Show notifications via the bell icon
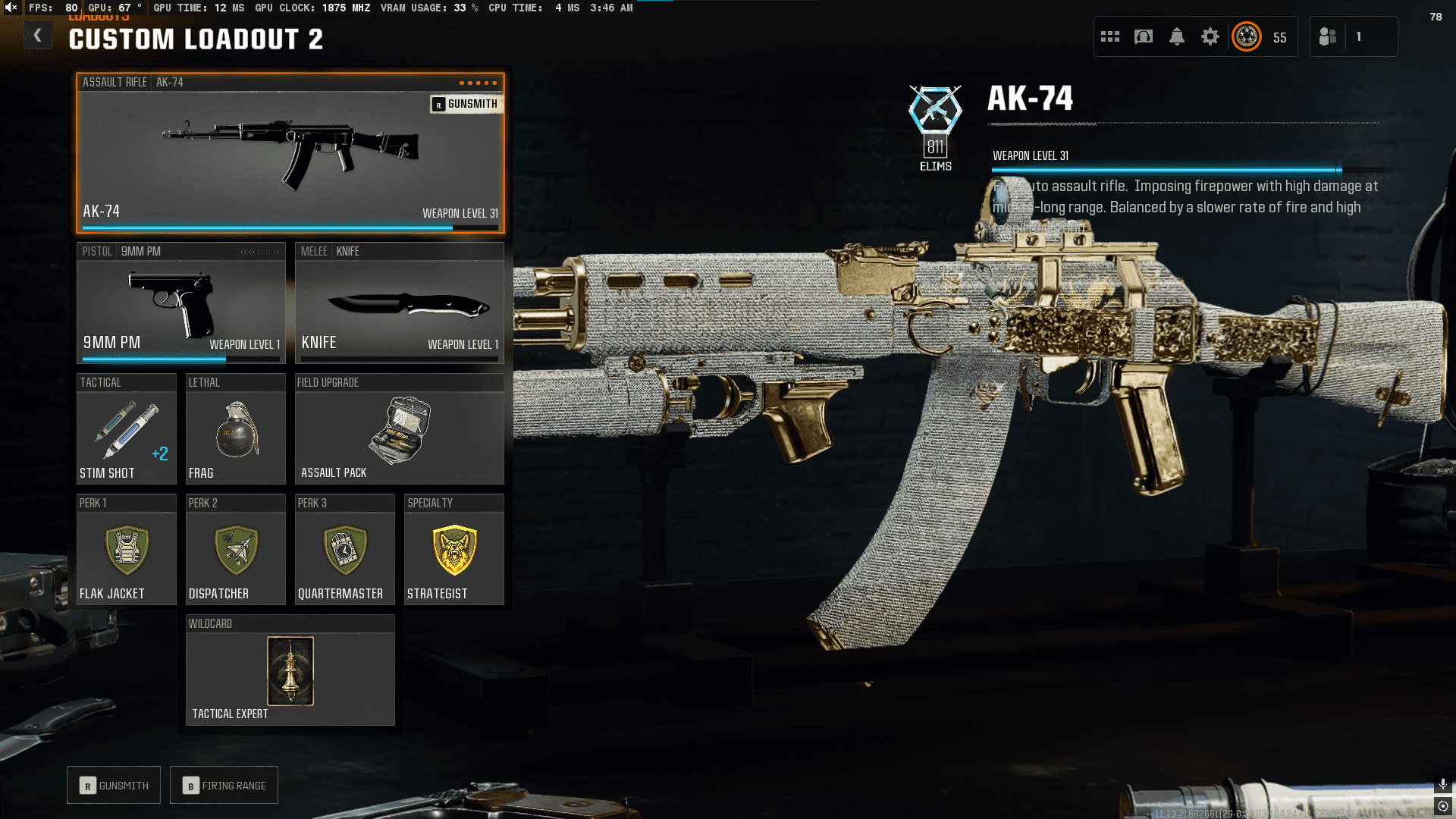This screenshot has height=819, width=1456. pyautogui.click(x=1177, y=36)
